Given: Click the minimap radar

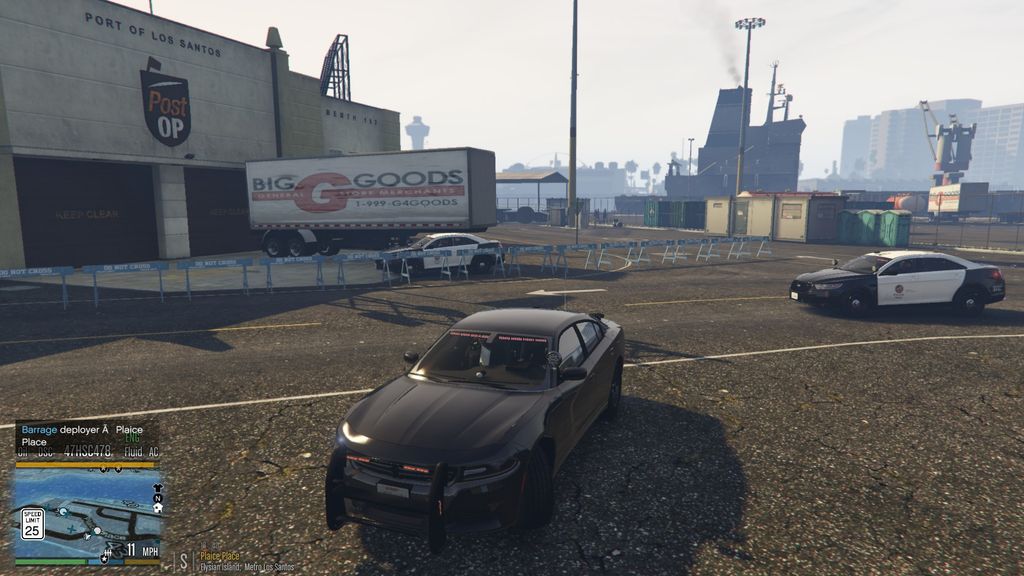Looking at the screenshot, I should click(88, 514).
